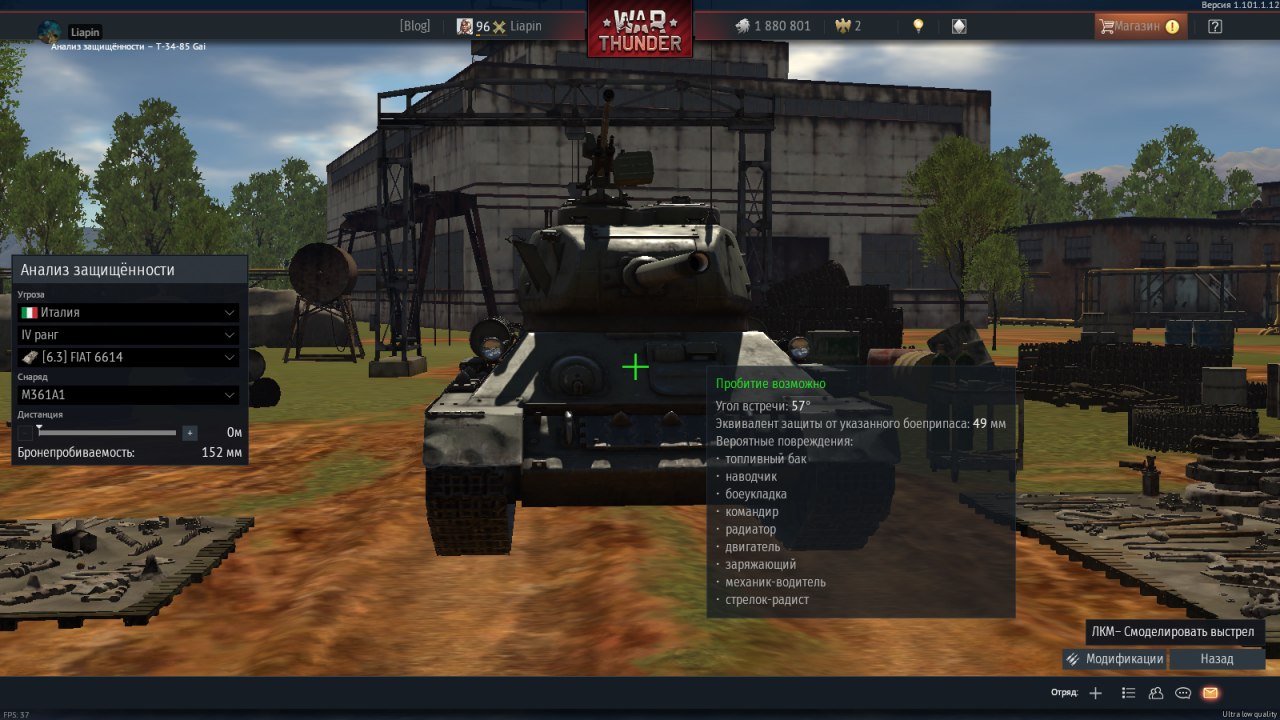Screen dimensions: 1280x720
Task: Click the lightbulb icon
Action: [918, 26]
